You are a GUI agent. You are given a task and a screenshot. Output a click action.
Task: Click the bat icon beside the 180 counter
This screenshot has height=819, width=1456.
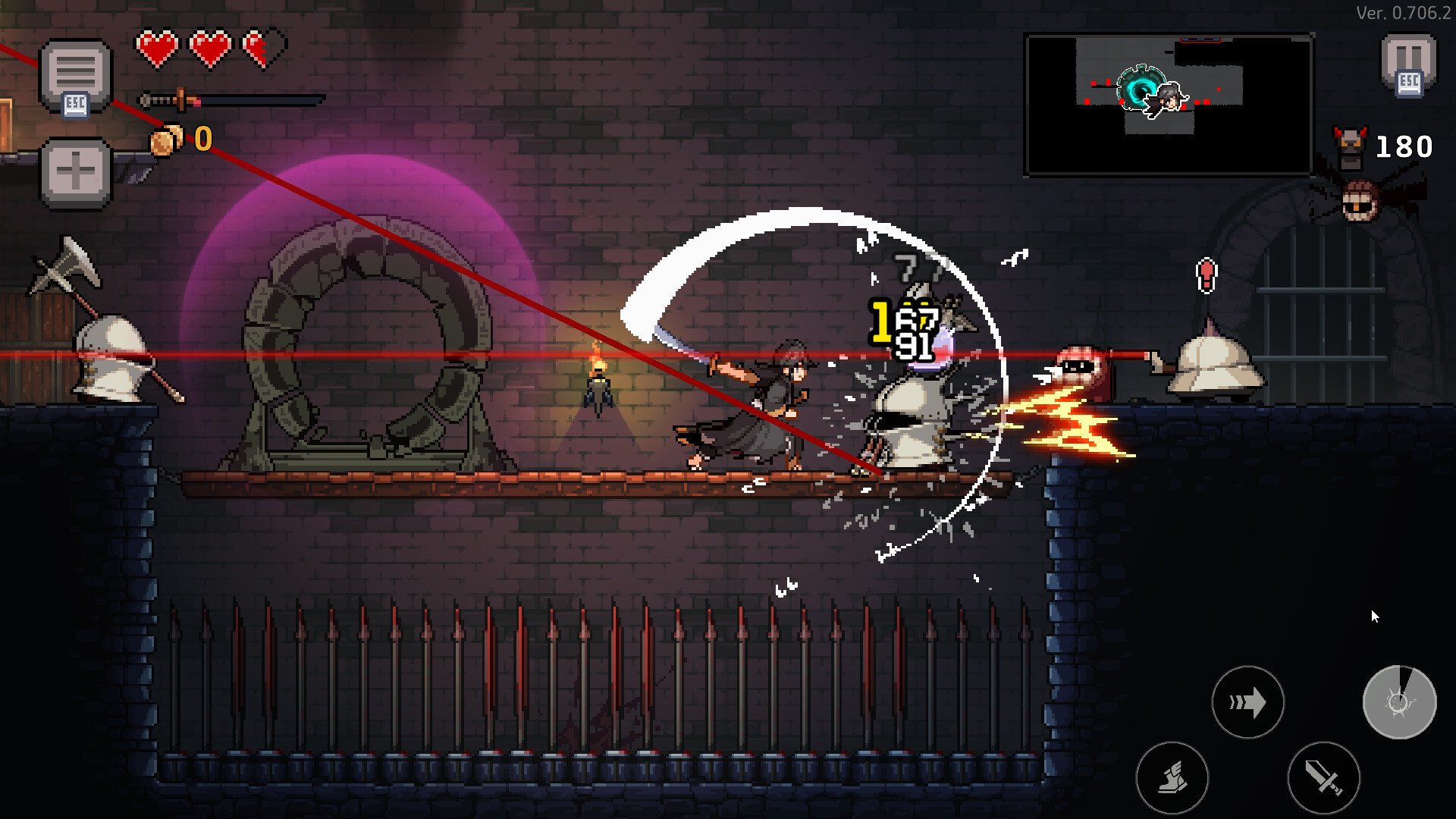click(1350, 144)
